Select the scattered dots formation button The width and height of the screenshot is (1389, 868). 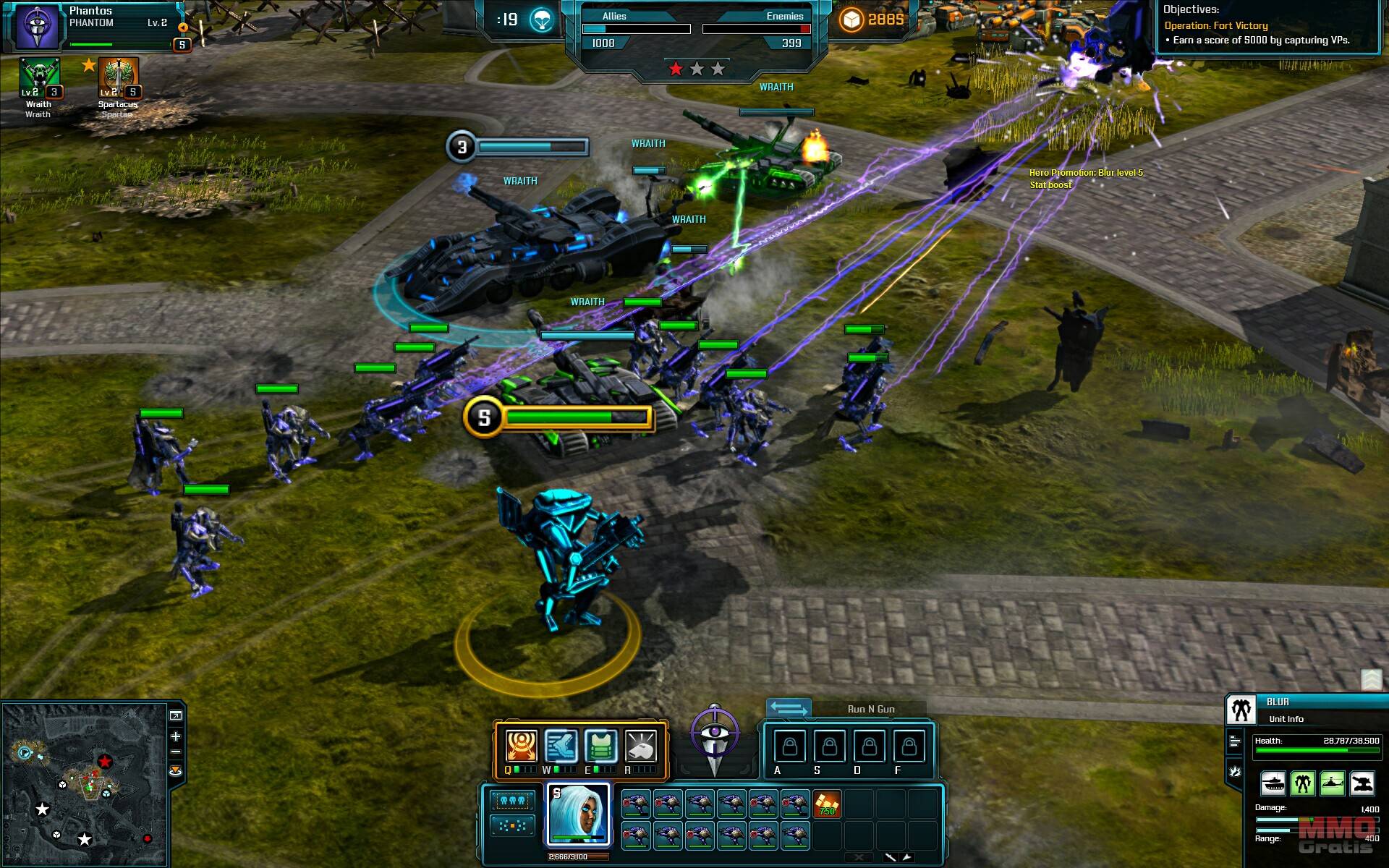[512, 825]
